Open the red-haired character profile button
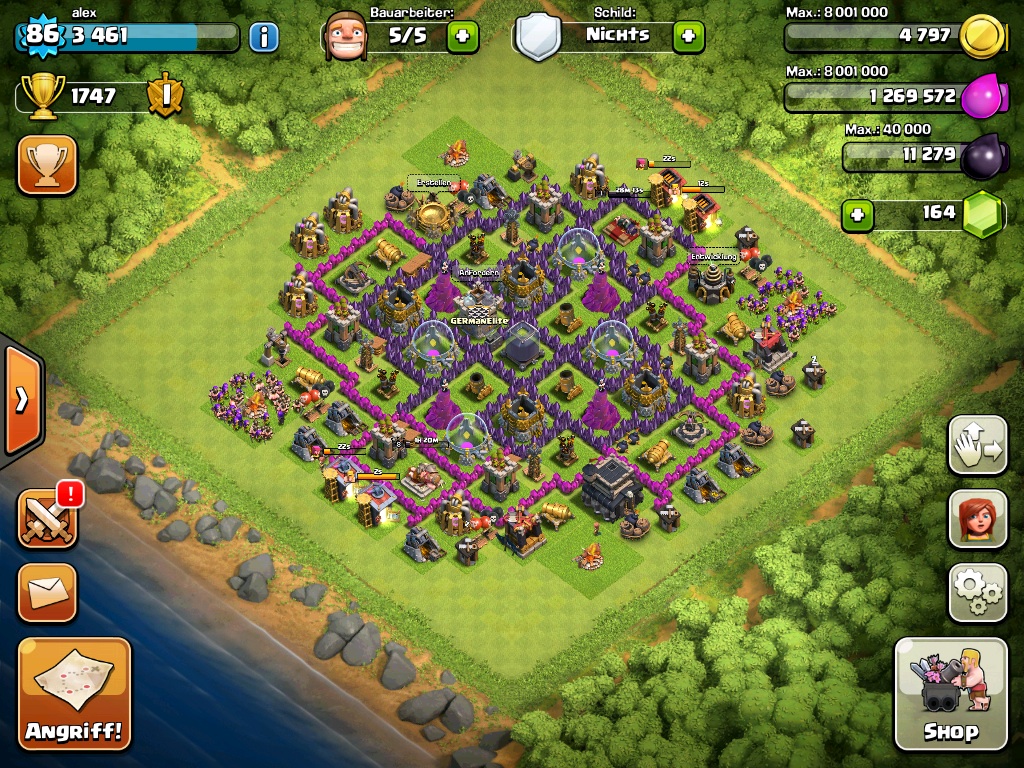The width and height of the screenshot is (1024, 768). (977, 518)
